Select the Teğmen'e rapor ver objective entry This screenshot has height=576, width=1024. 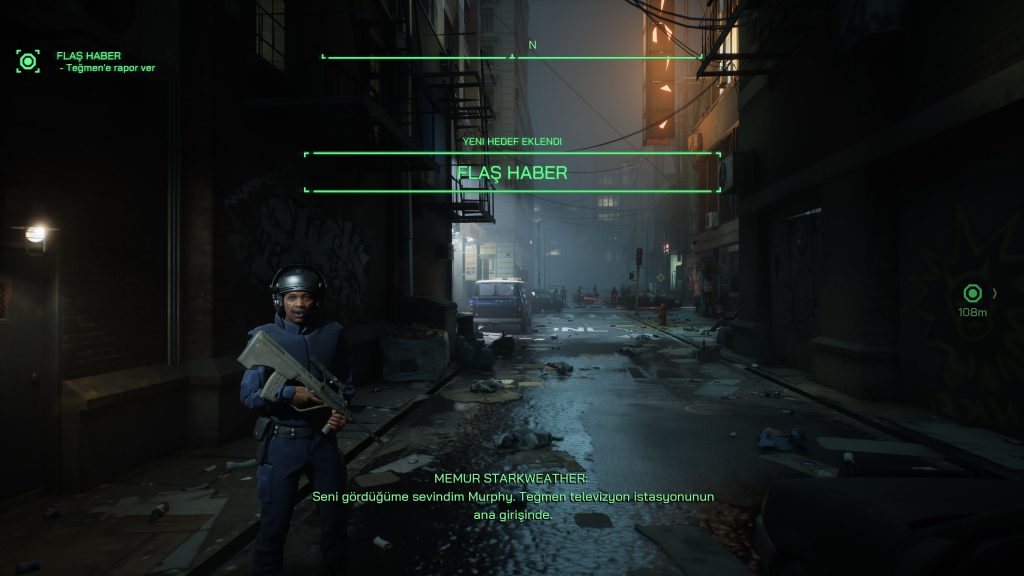[110, 68]
